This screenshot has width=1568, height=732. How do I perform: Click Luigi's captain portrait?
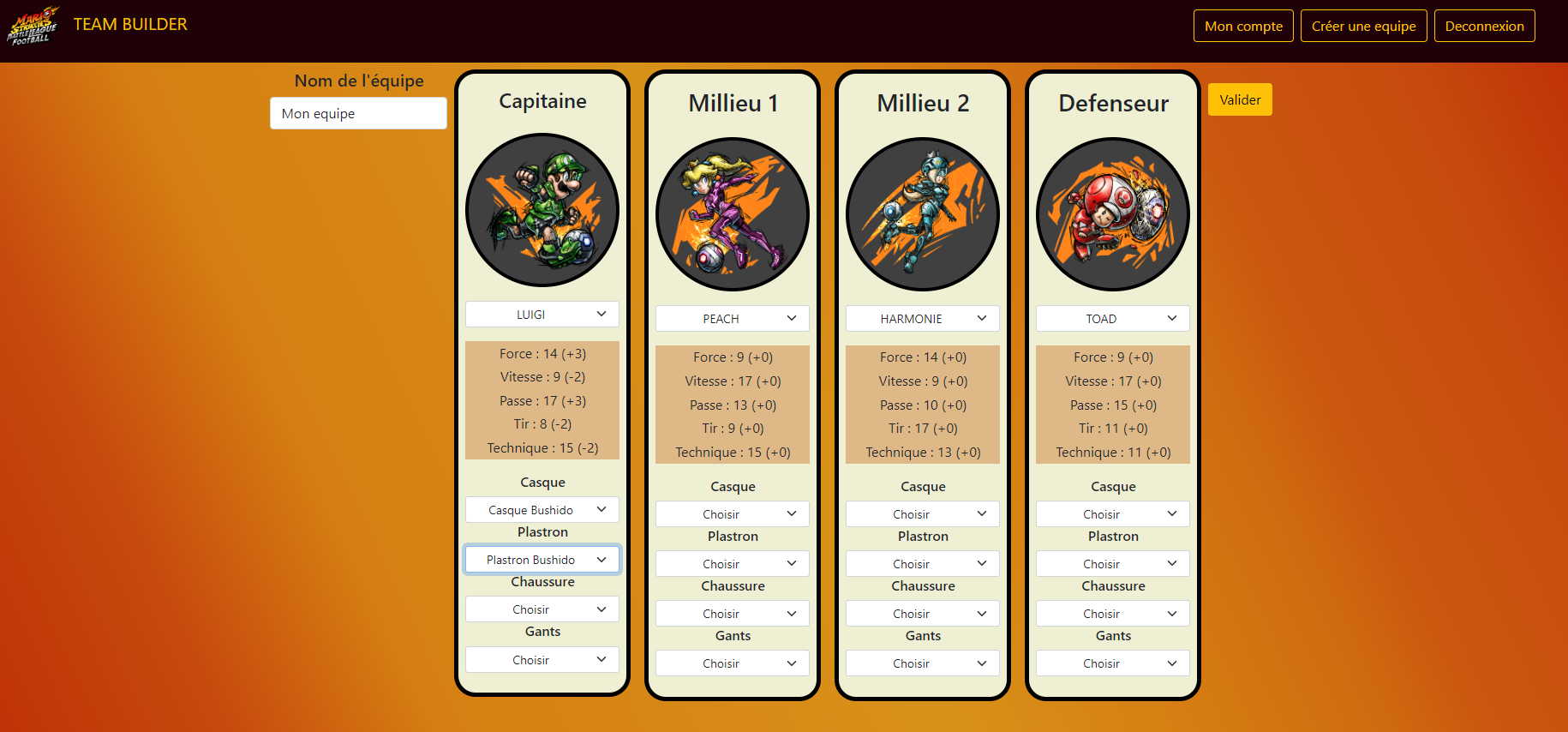[542, 209]
